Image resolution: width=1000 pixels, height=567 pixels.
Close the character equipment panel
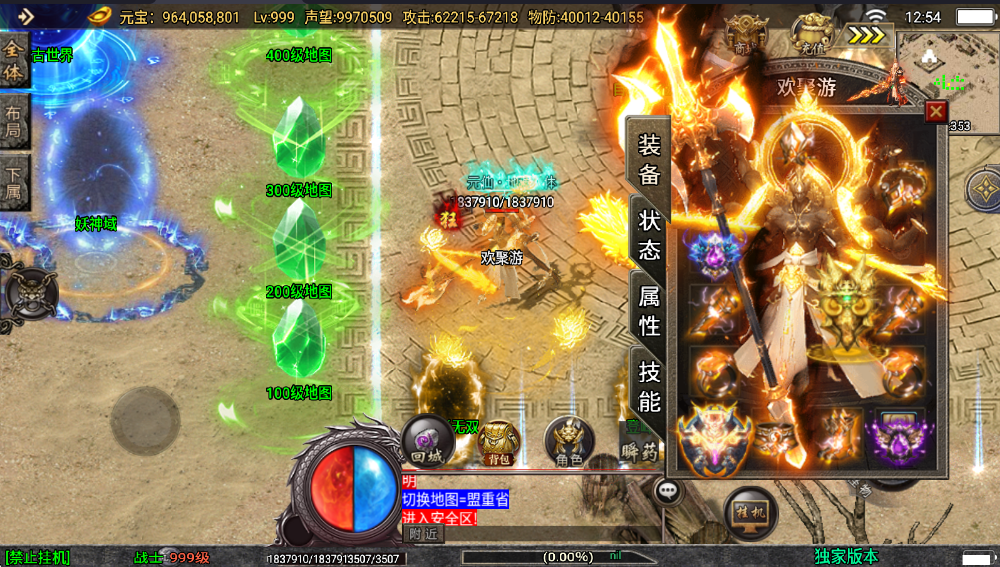coord(936,112)
